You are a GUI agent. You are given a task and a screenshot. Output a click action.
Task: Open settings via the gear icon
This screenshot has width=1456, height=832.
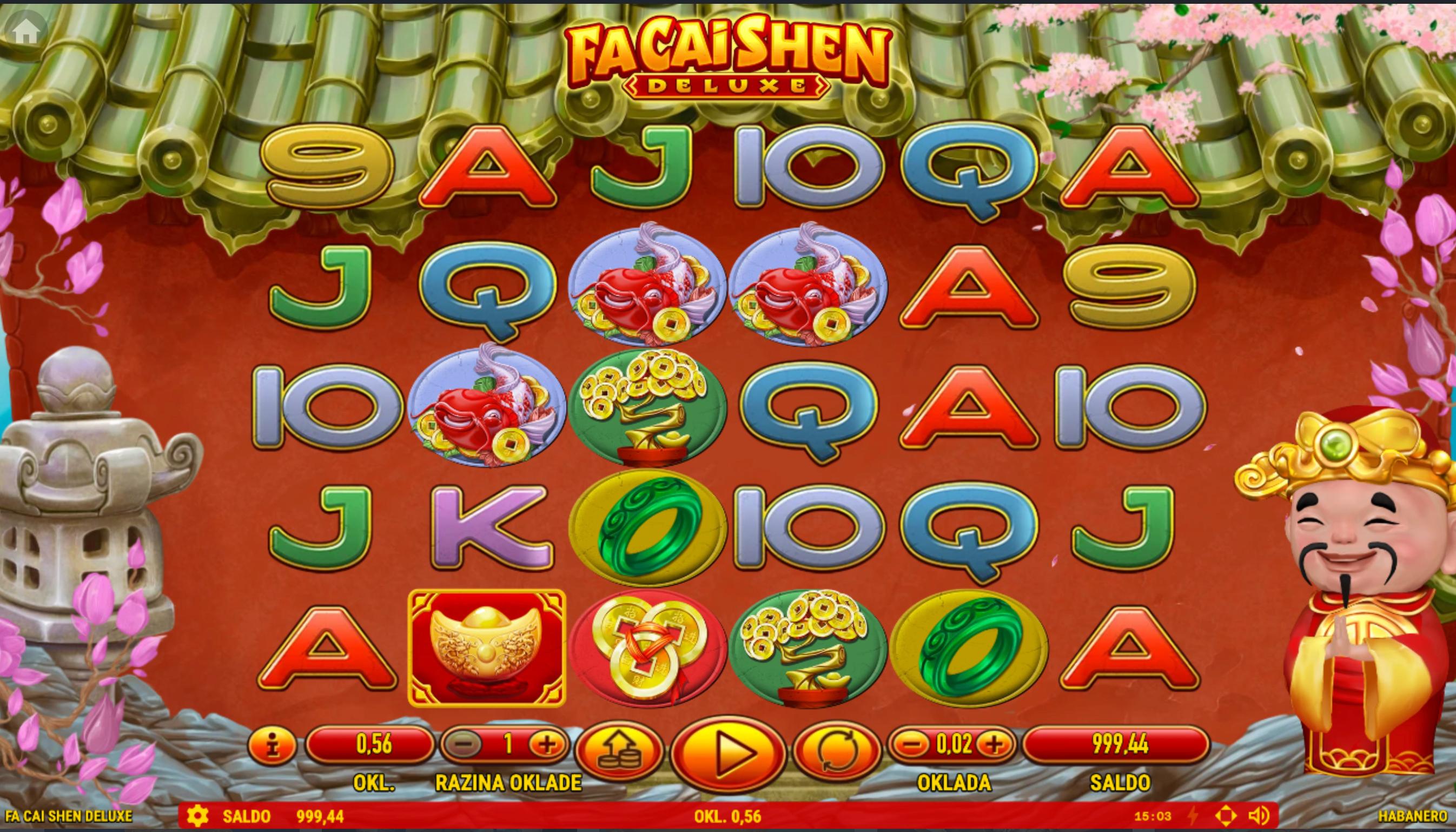click(197, 815)
